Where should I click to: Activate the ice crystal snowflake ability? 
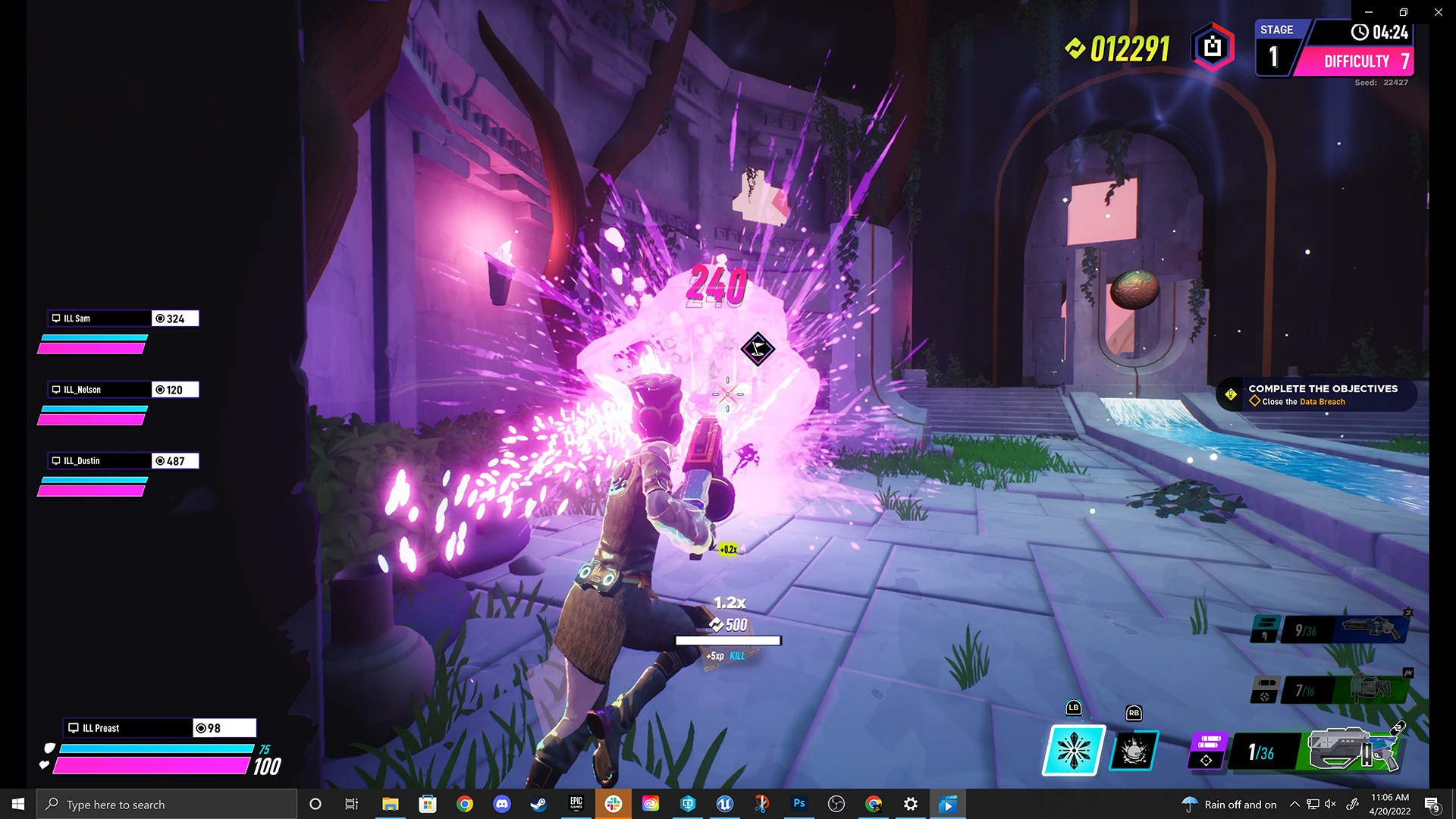click(1074, 751)
